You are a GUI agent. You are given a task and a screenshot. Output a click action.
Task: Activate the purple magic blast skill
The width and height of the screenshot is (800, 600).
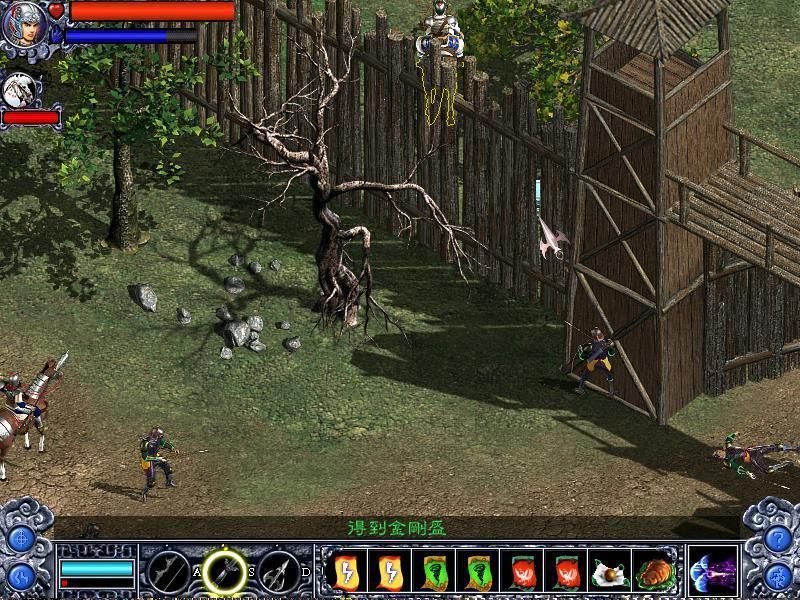[x=712, y=573]
